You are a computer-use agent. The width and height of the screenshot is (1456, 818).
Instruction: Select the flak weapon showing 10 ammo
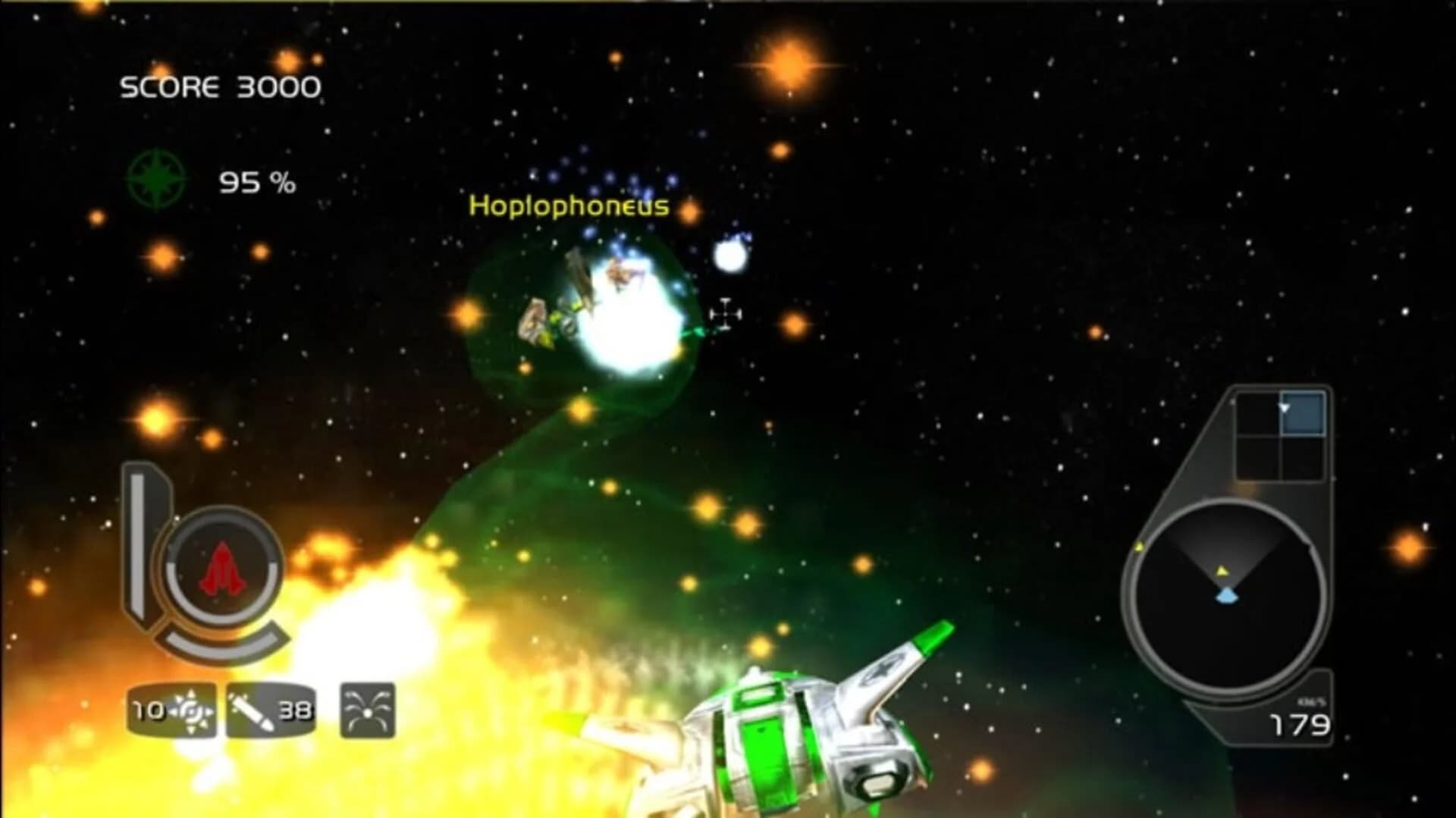(173, 710)
